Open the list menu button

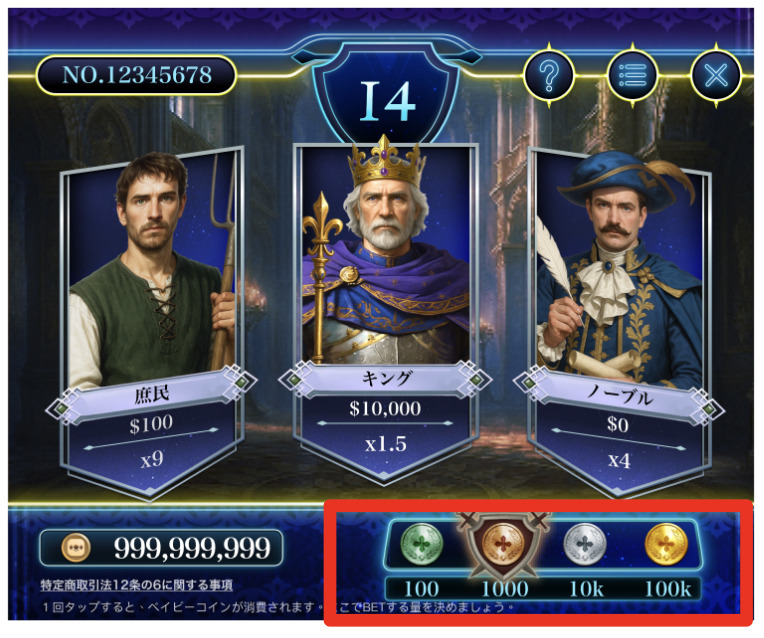[632, 74]
